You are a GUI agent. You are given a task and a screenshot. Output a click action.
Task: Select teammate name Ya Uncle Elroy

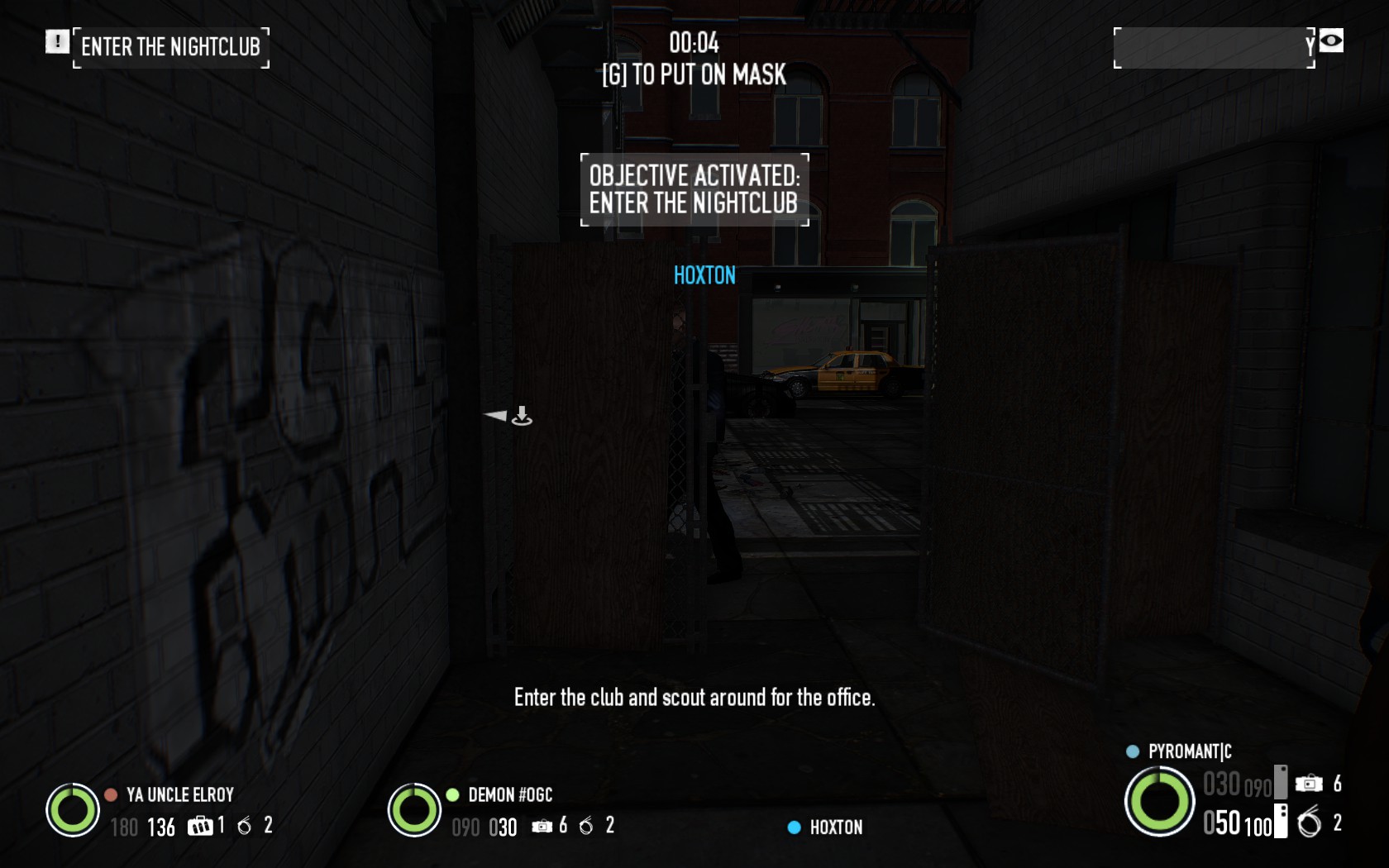click(x=179, y=795)
